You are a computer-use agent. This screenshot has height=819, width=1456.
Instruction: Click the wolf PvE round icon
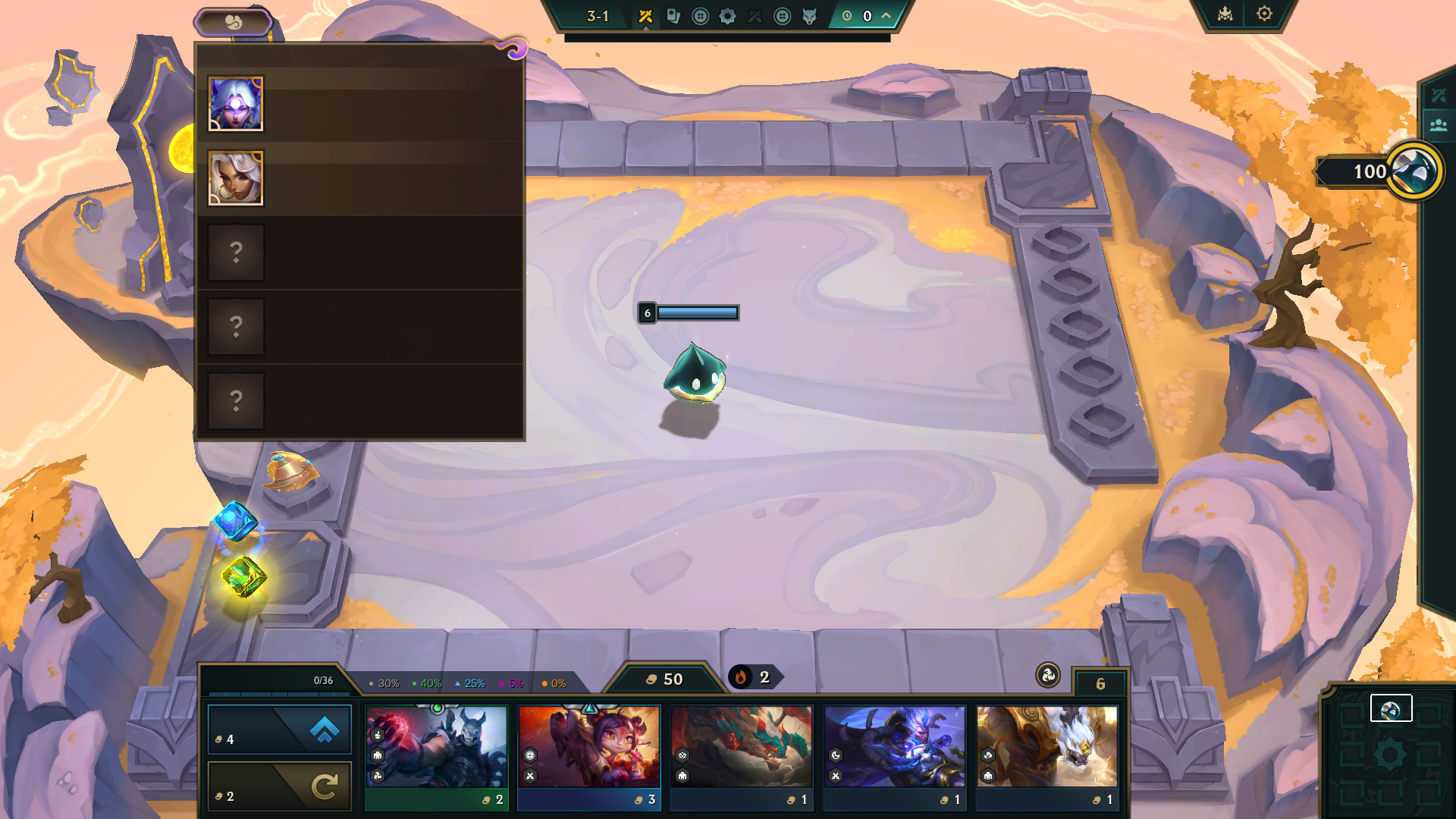pyautogui.click(x=809, y=16)
